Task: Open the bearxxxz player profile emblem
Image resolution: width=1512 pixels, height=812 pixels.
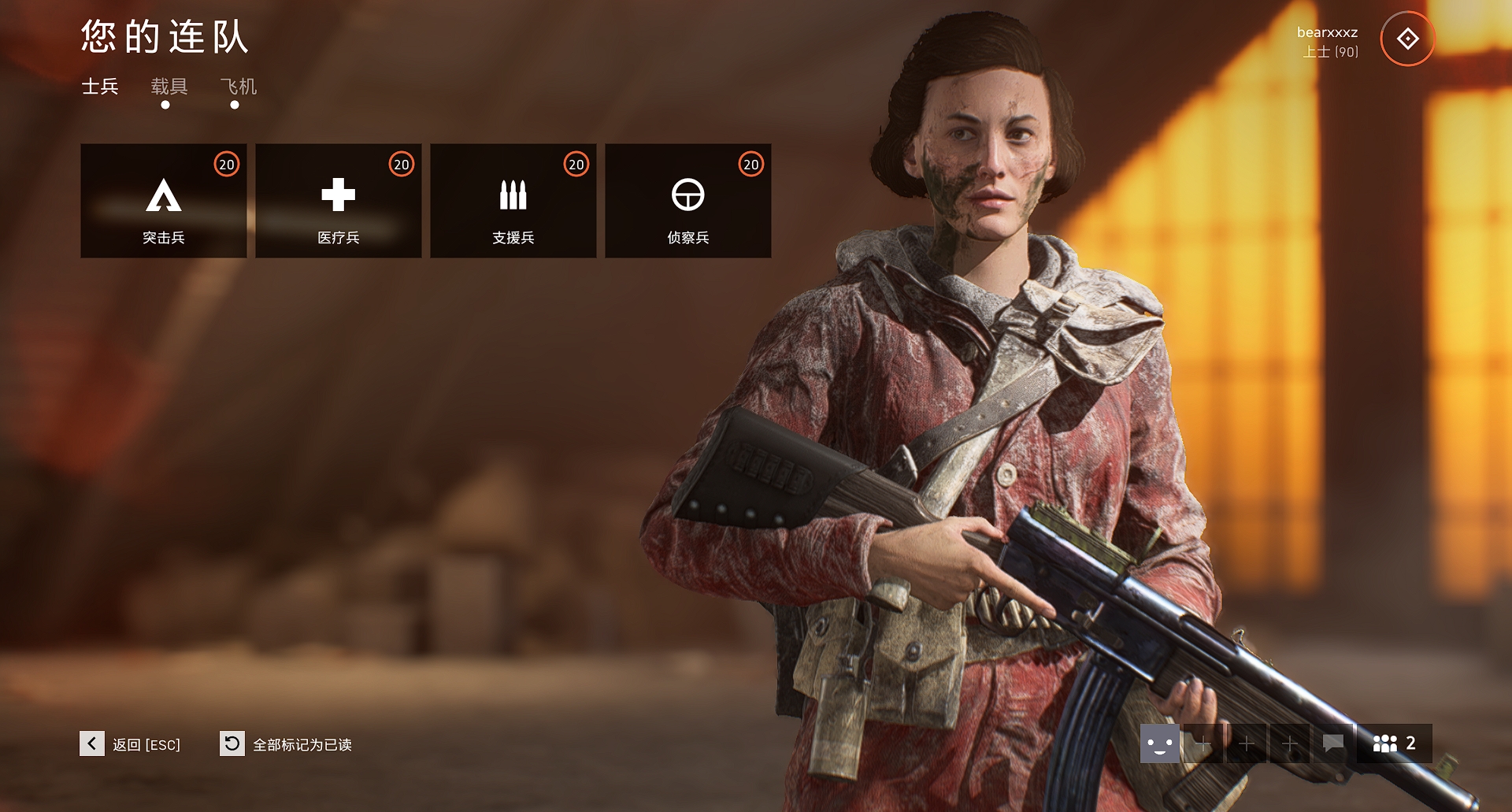Action: point(1407,39)
